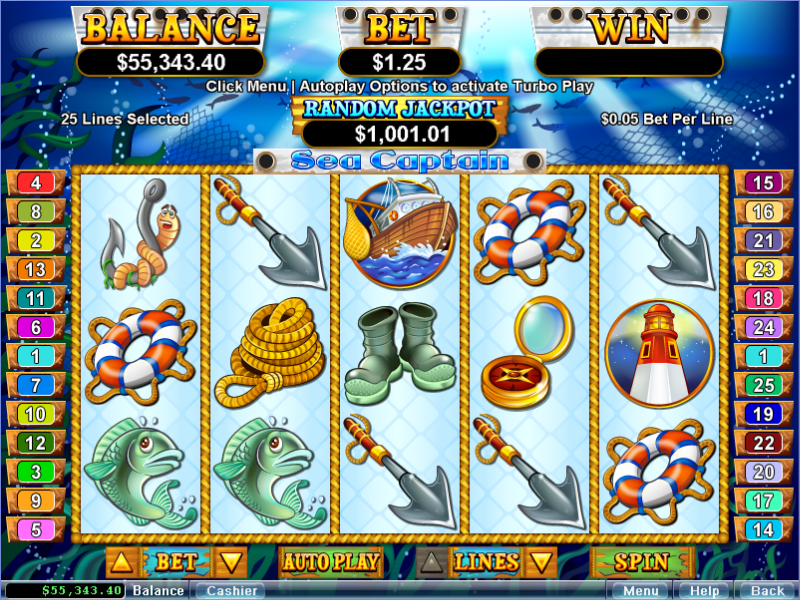
Task: Show the Help screen
Action: pos(704,591)
